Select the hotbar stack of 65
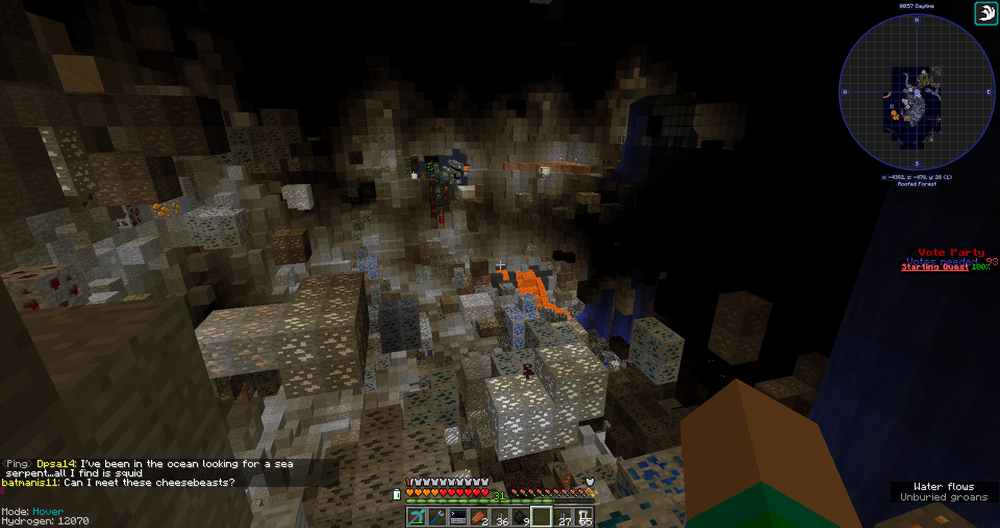 pos(583,516)
